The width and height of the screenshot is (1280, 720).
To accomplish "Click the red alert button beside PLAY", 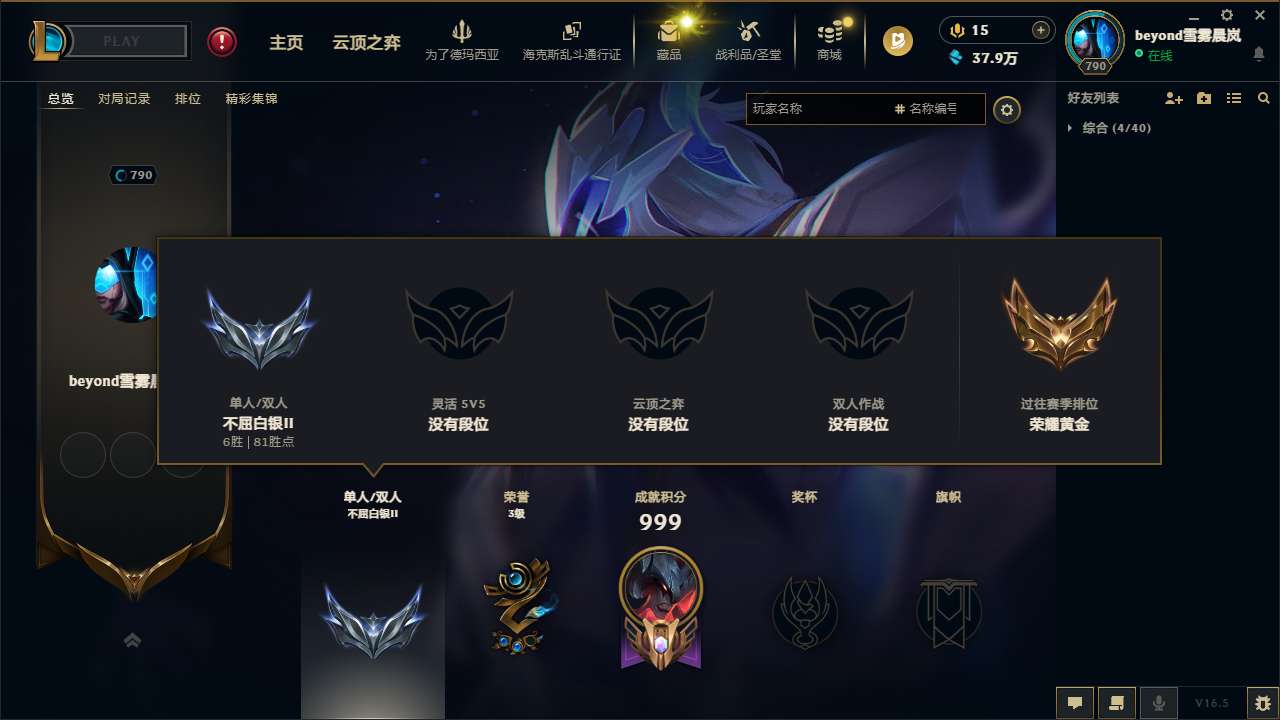I will tap(221, 41).
